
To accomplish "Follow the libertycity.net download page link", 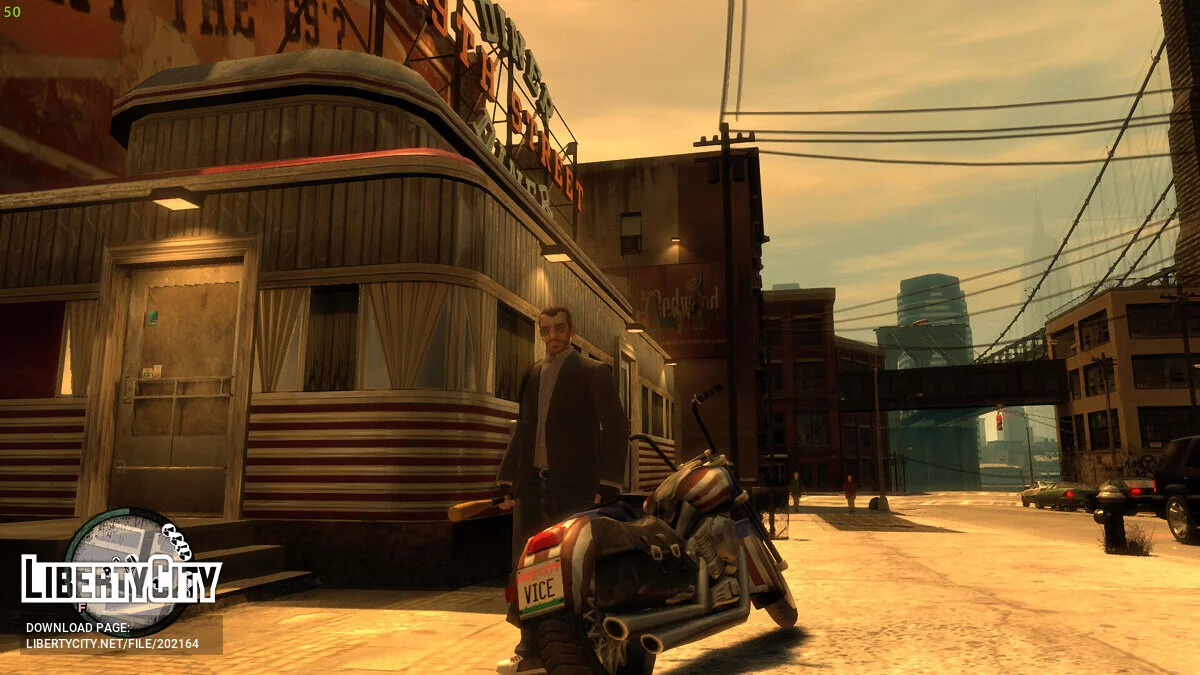I will point(111,643).
